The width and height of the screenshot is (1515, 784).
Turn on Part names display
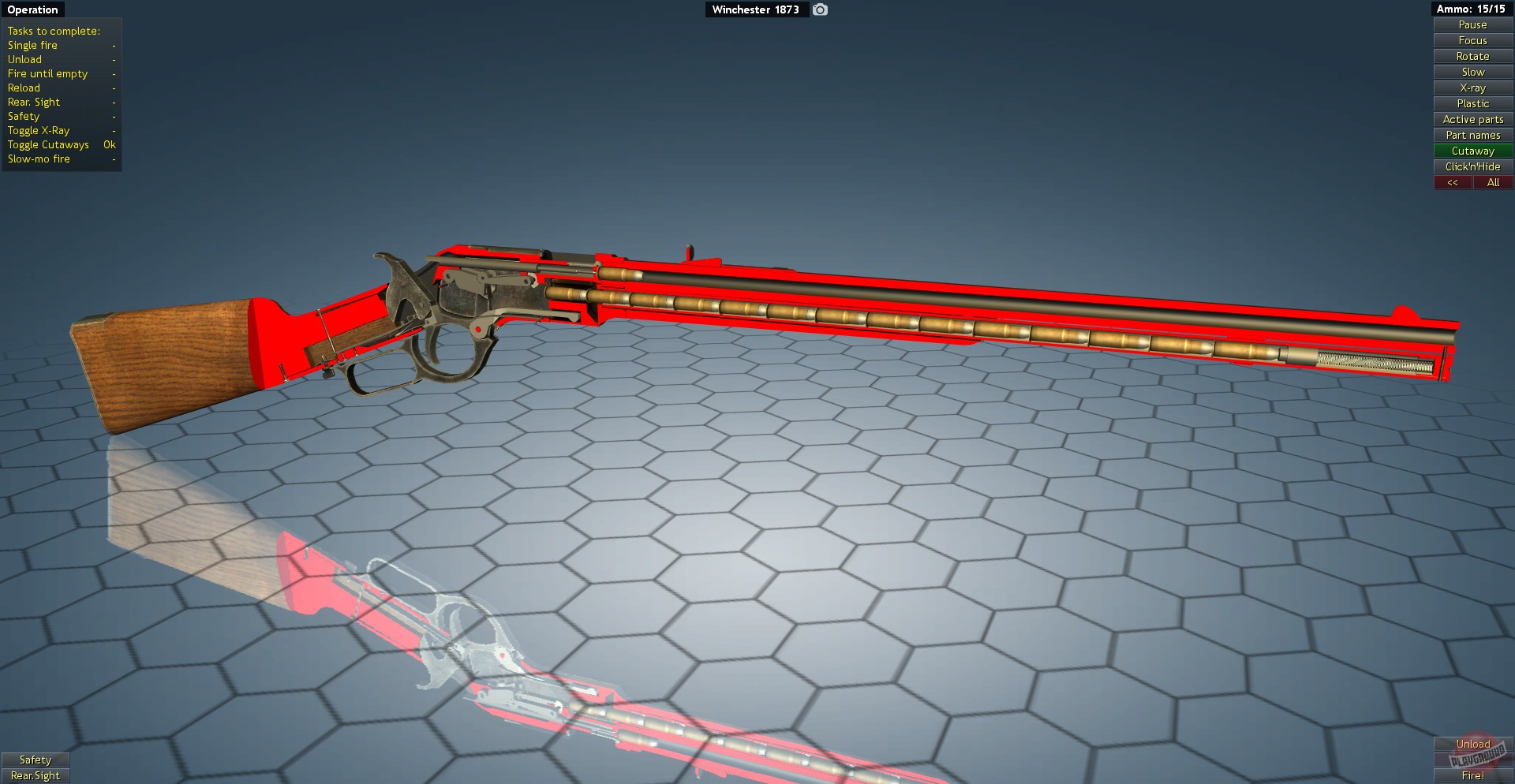pyautogui.click(x=1472, y=135)
